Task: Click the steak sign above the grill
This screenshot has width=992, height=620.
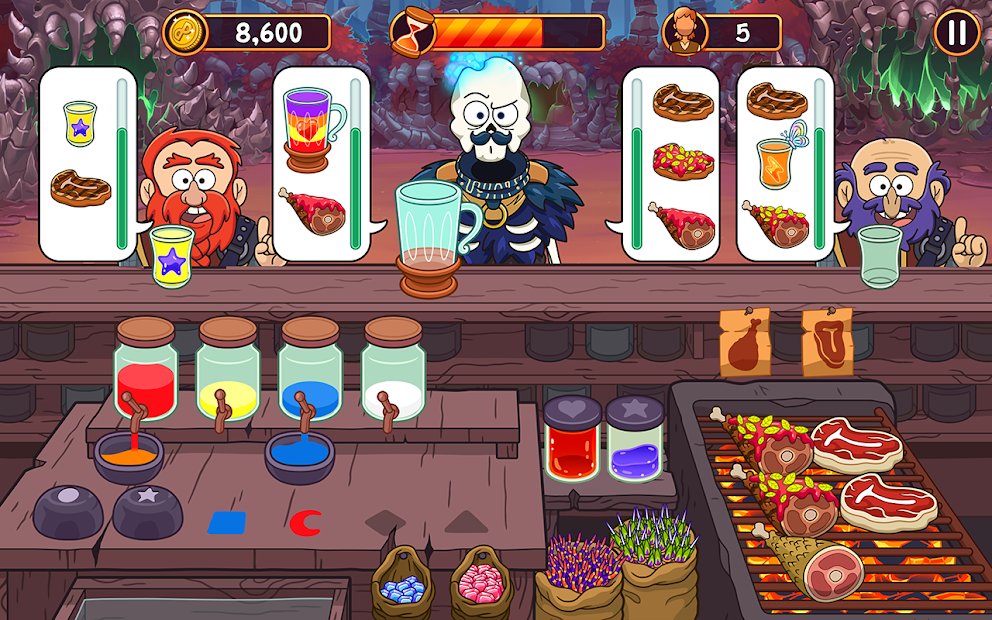Action: (x=827, y=341)
